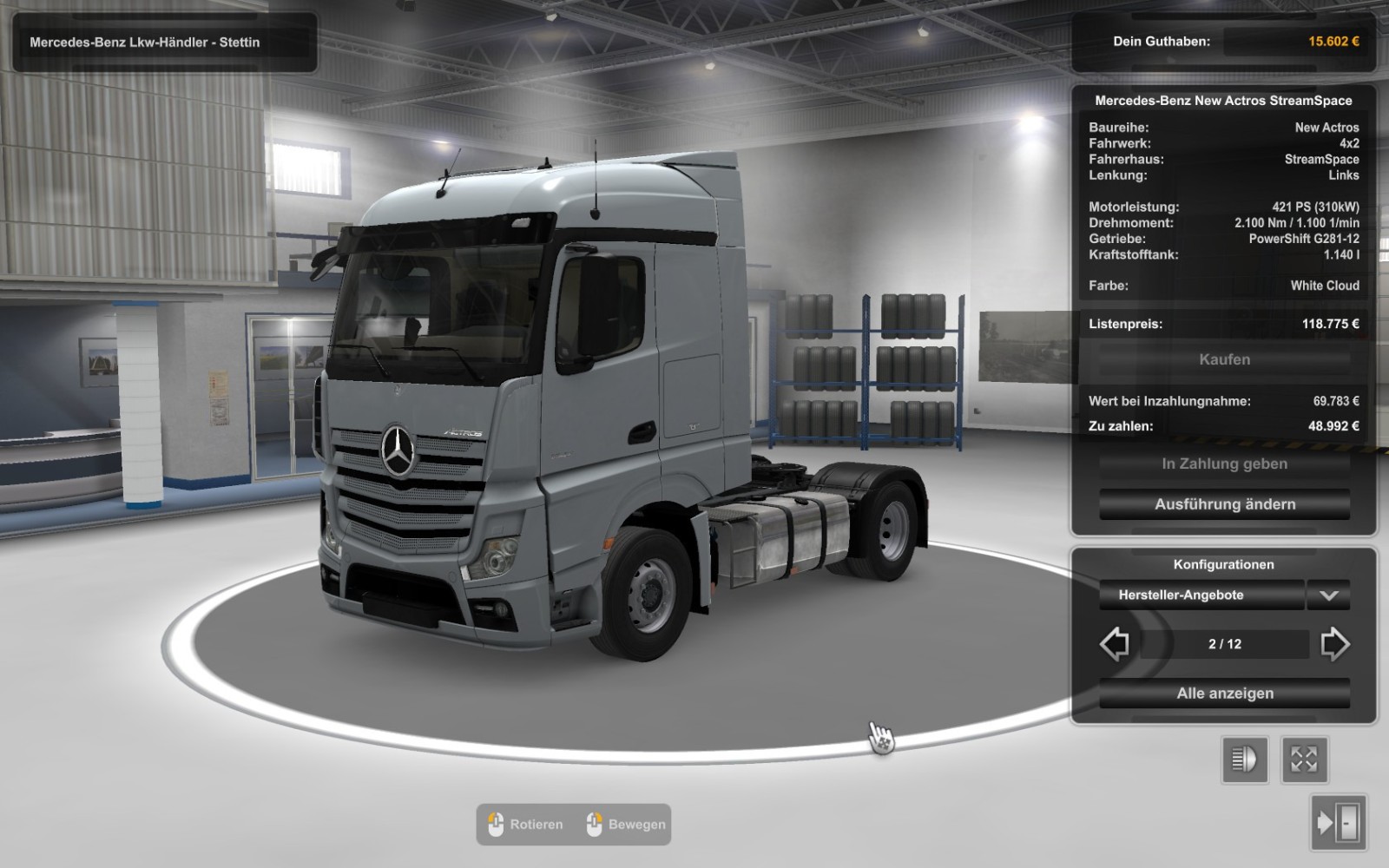Activate the fullscreen view icon
The height and width of the screenshot is (868, 1389).
[1304, 760]
